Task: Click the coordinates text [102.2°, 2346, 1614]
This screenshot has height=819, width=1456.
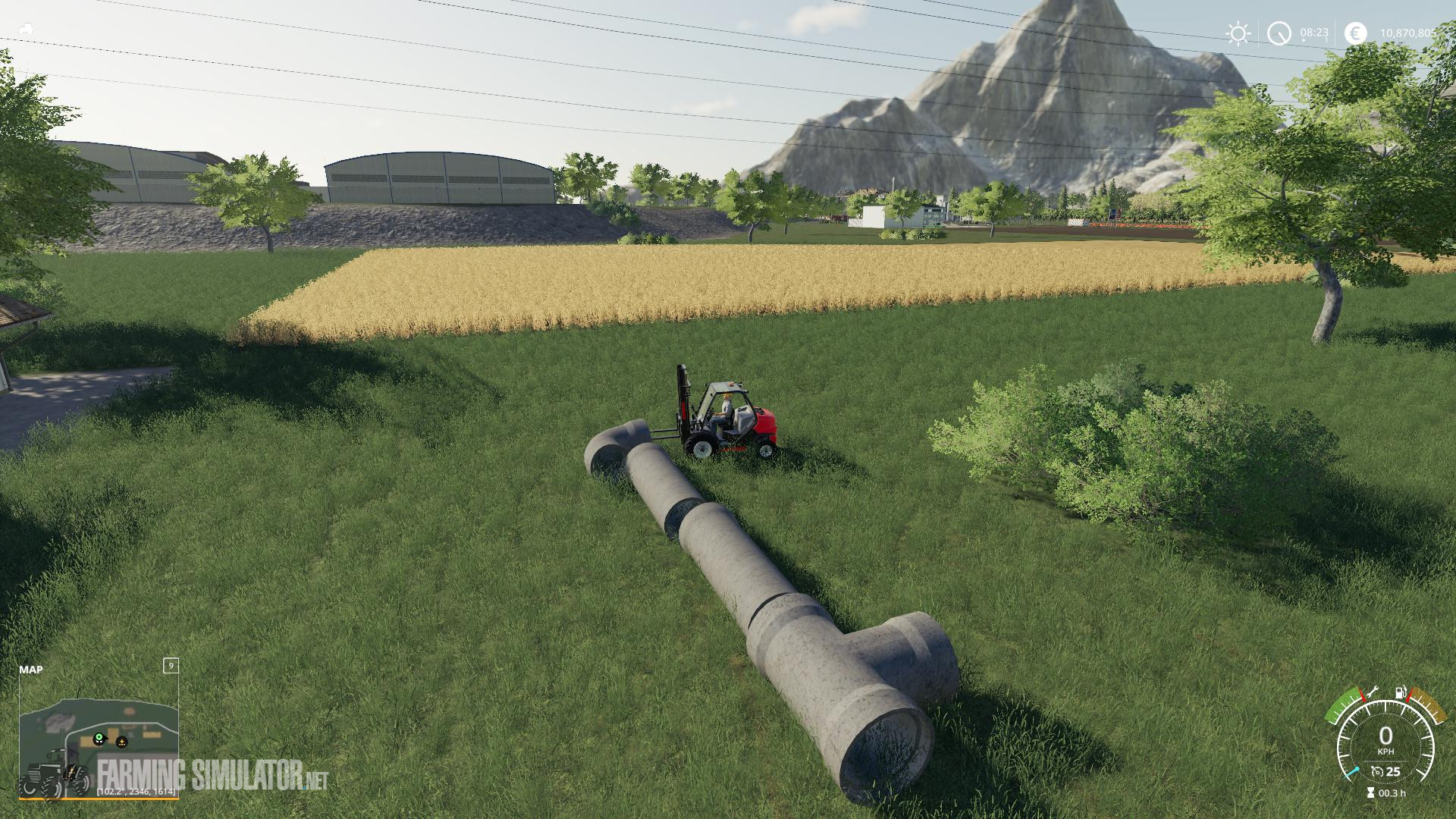Action: pyautogui.click(x=136, y=791)
